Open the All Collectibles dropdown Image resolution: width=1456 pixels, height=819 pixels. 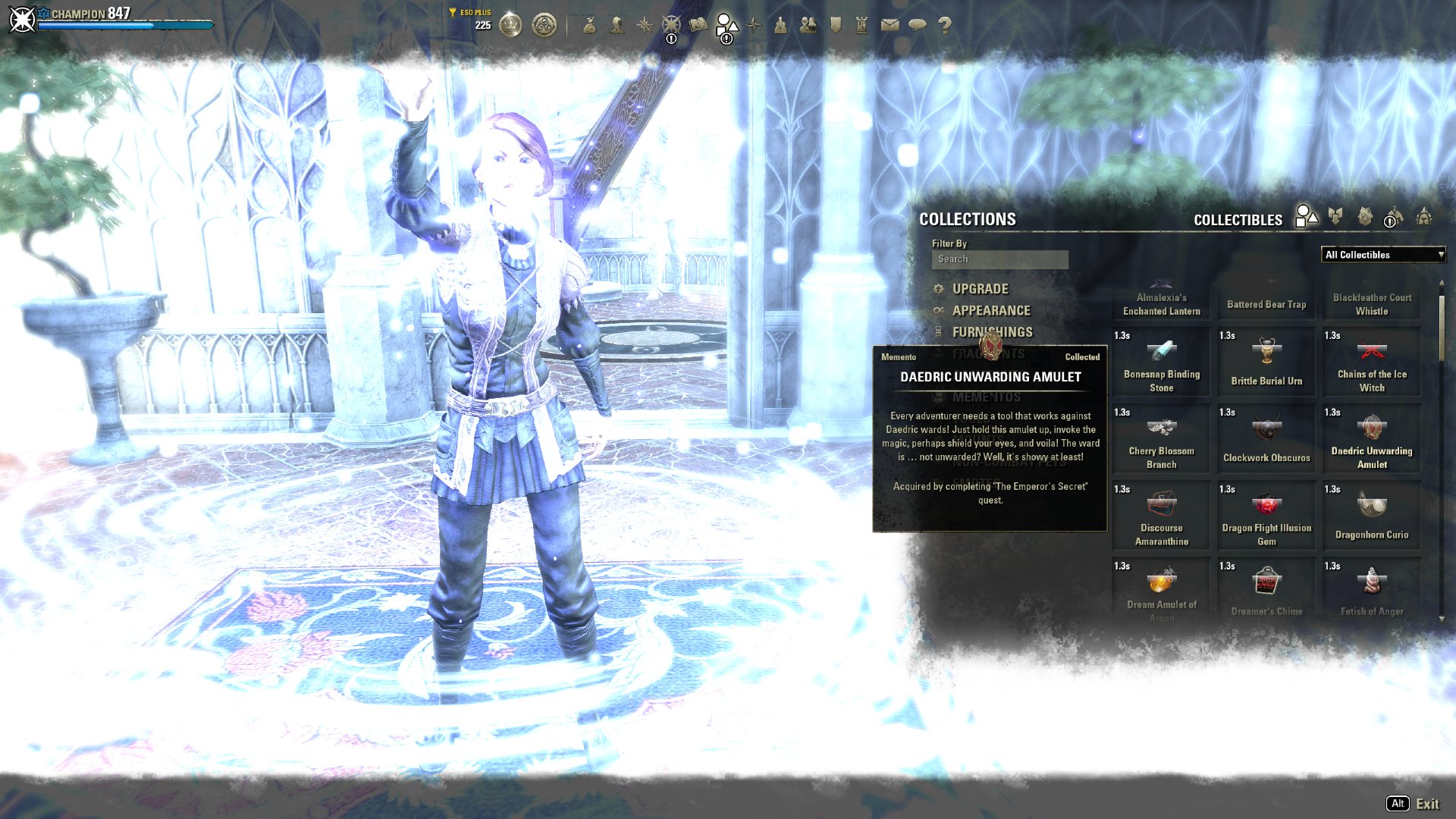click(1384, 255)
